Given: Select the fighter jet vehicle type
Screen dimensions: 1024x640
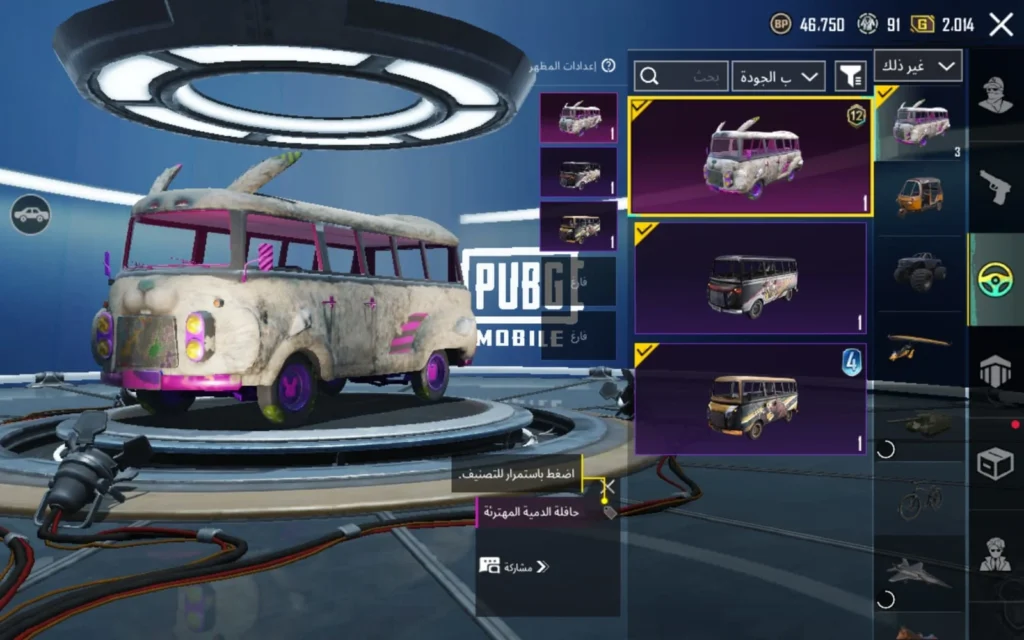Looking at the screenshot, I should [x=920, y=573].
